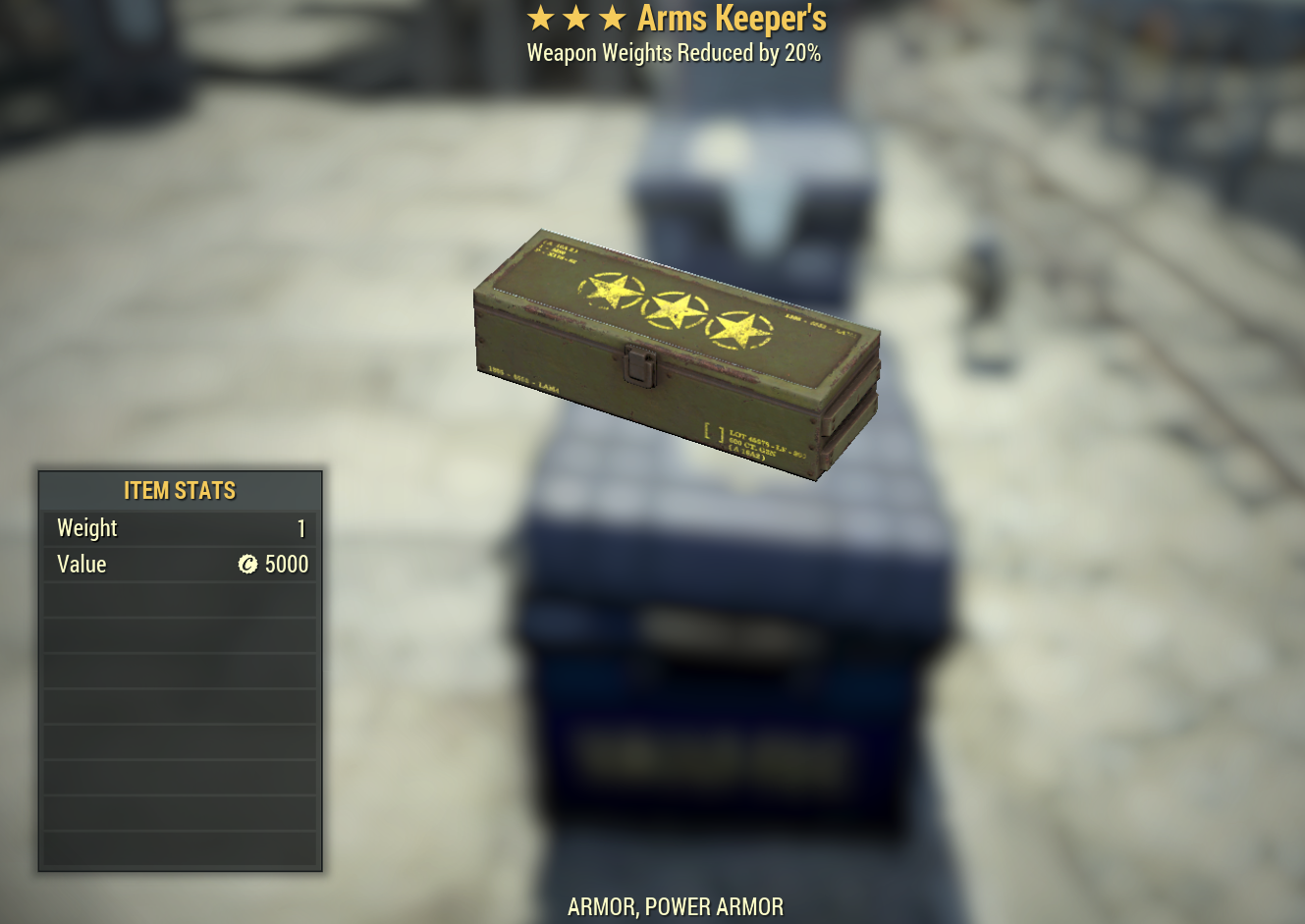Toggle the Value stat row
Screen dimensions: 1305x924
click(x=180, y=565)
